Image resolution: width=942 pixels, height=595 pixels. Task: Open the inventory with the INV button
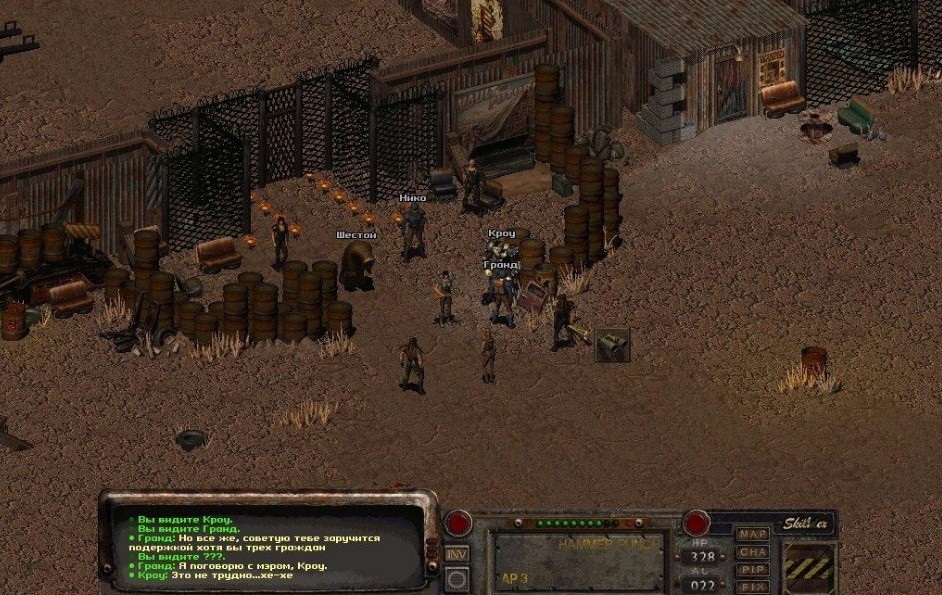457,554
